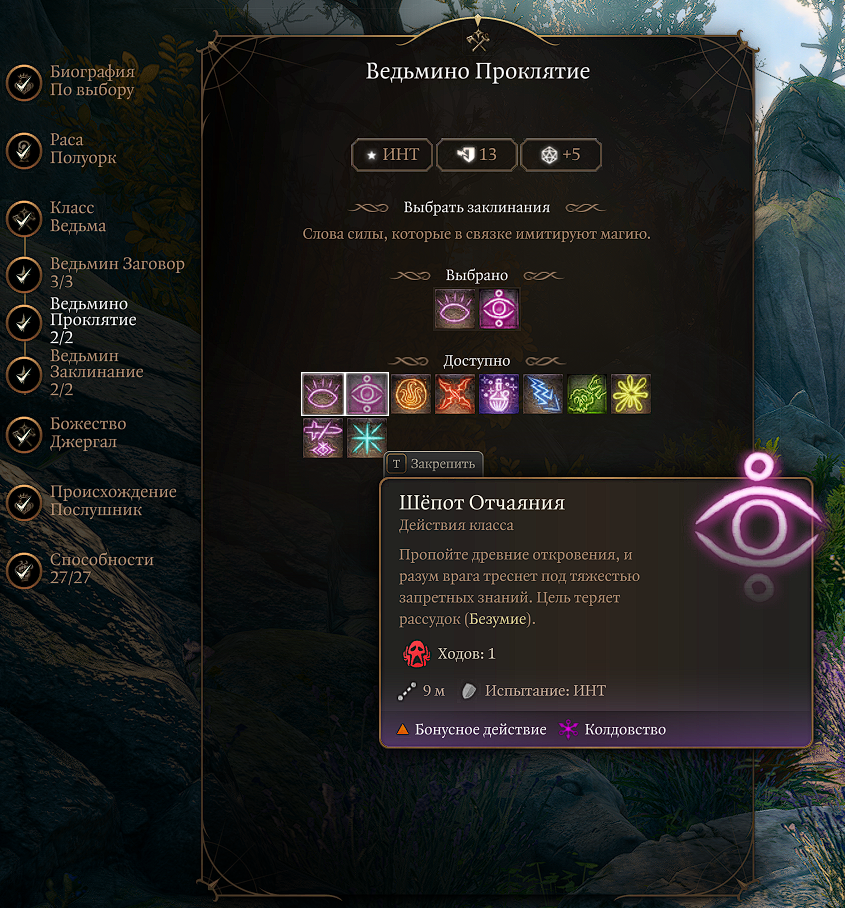Select the pink struck-through sword curse
Screen dimensions: 845x908
(323, 438)
